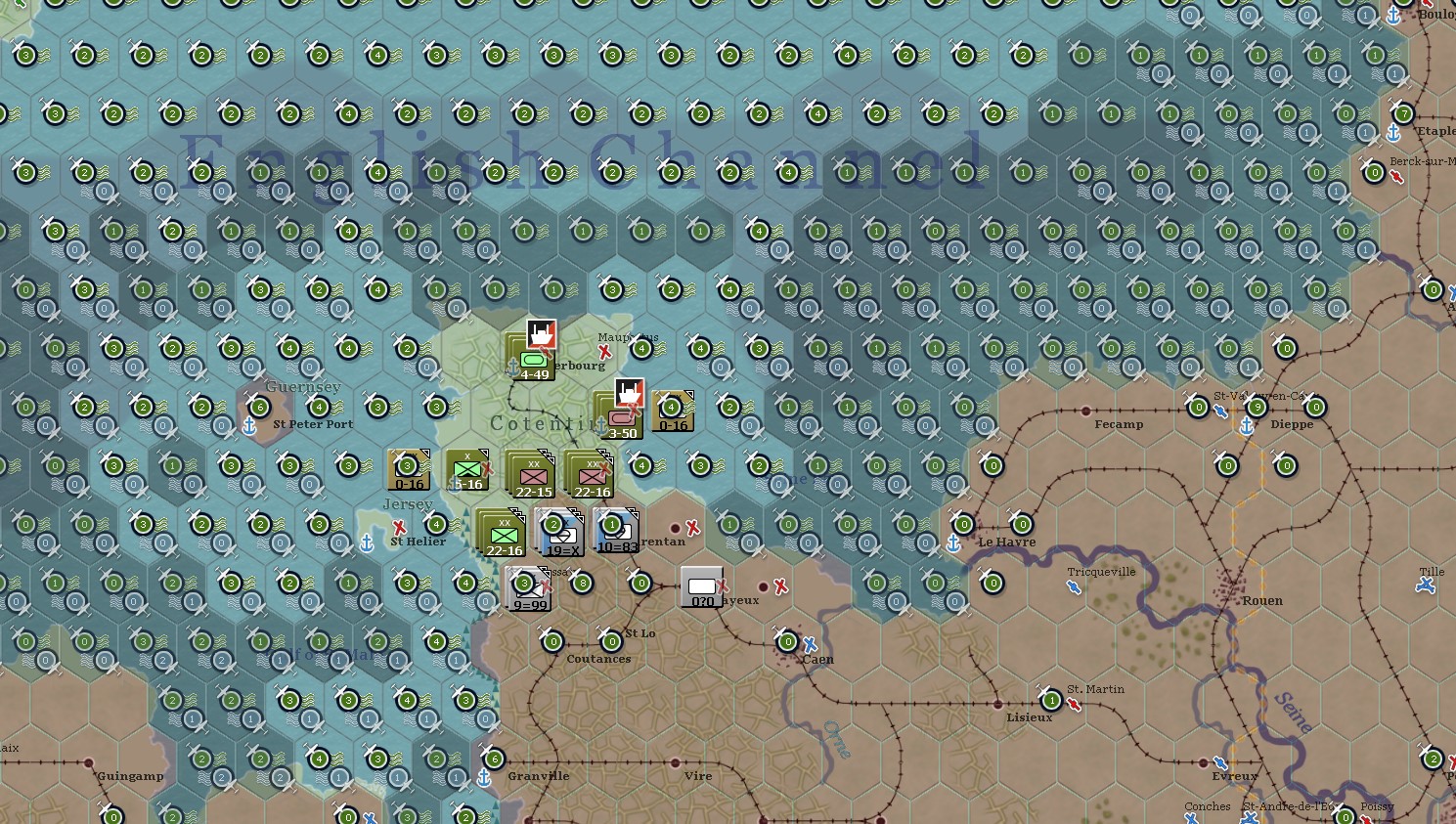The image size is (1456, 824).
Task: Click the anchor icon at St Peter Port
Action: point(250,426)
